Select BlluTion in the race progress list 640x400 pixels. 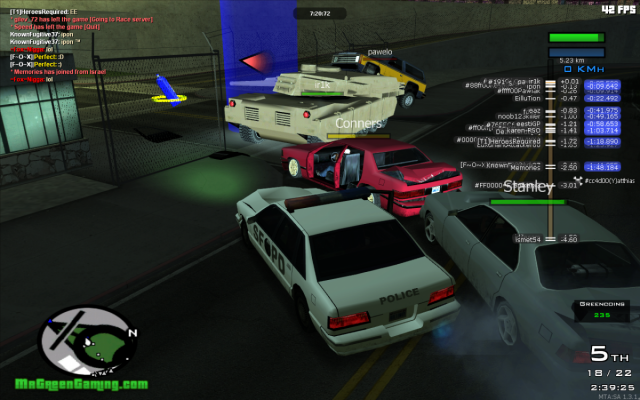pos(527,98)
